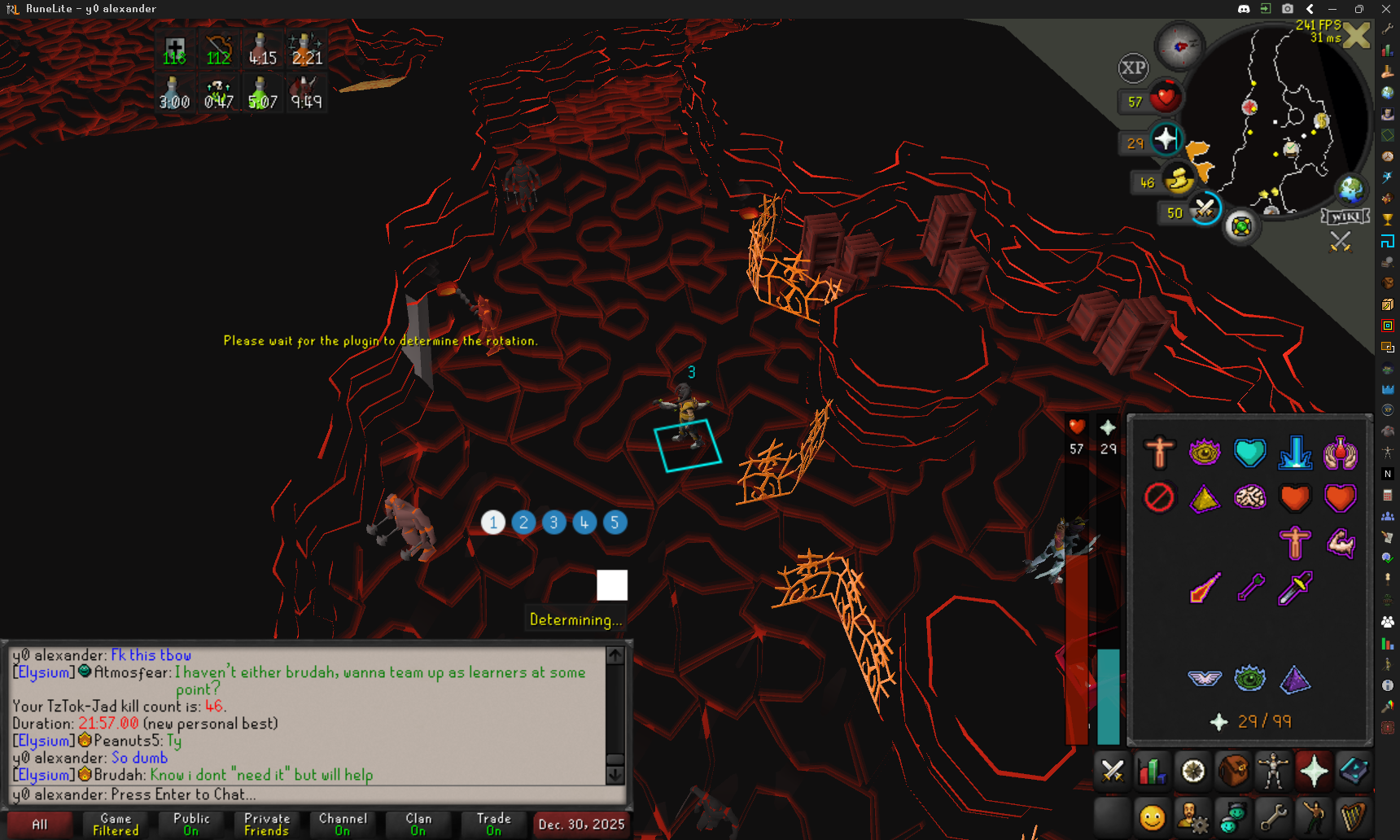This screenshot has height=840, width=1400.
Task: Activate the teal heart prayer
Action: pos(1249,453)
